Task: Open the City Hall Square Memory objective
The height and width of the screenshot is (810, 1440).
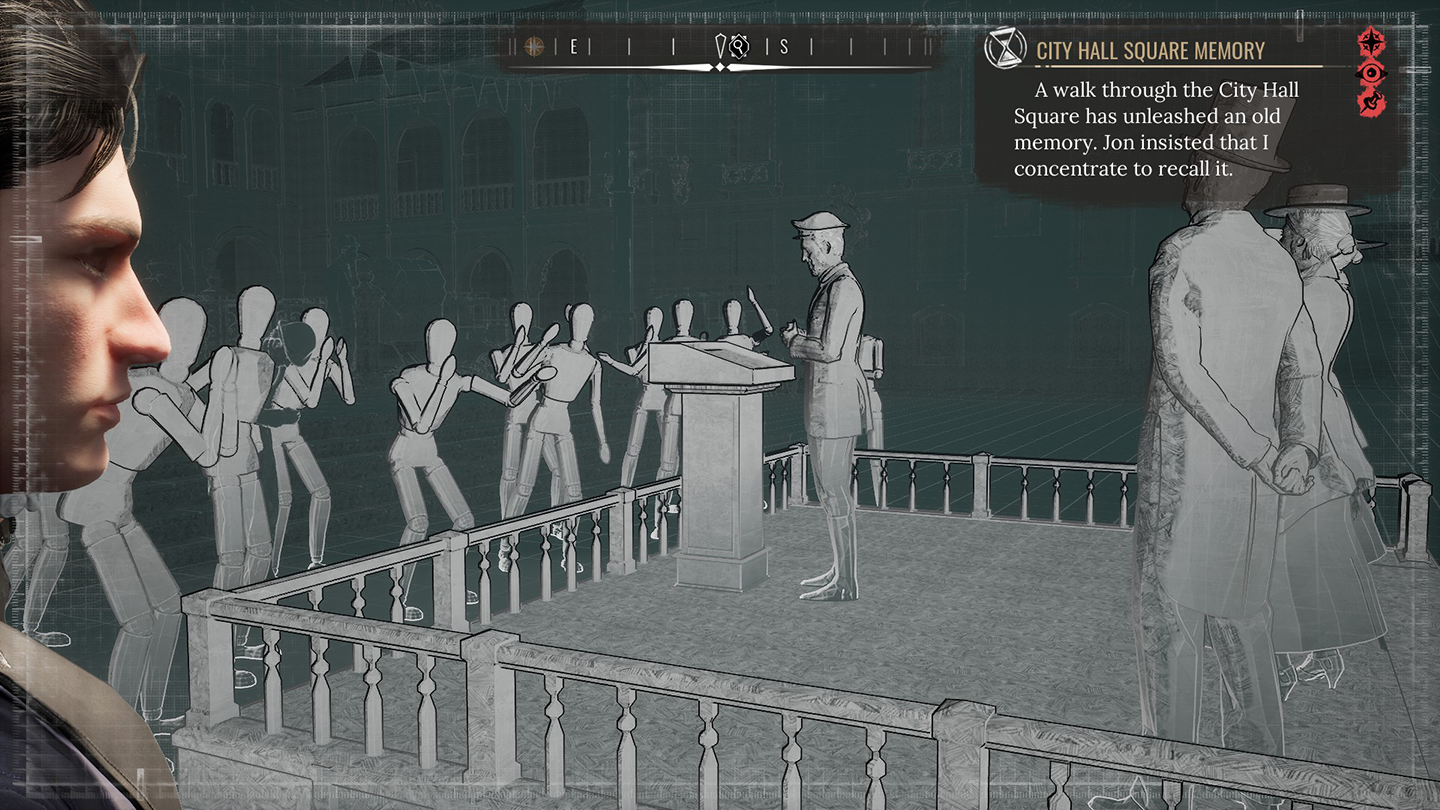Action: 1150,51
